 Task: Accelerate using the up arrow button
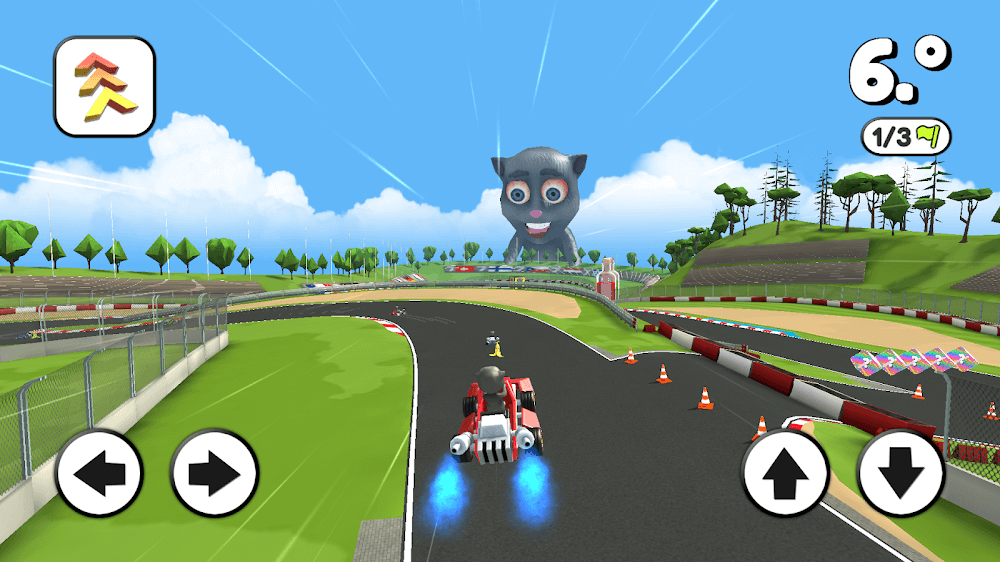(x=785, y=473)
